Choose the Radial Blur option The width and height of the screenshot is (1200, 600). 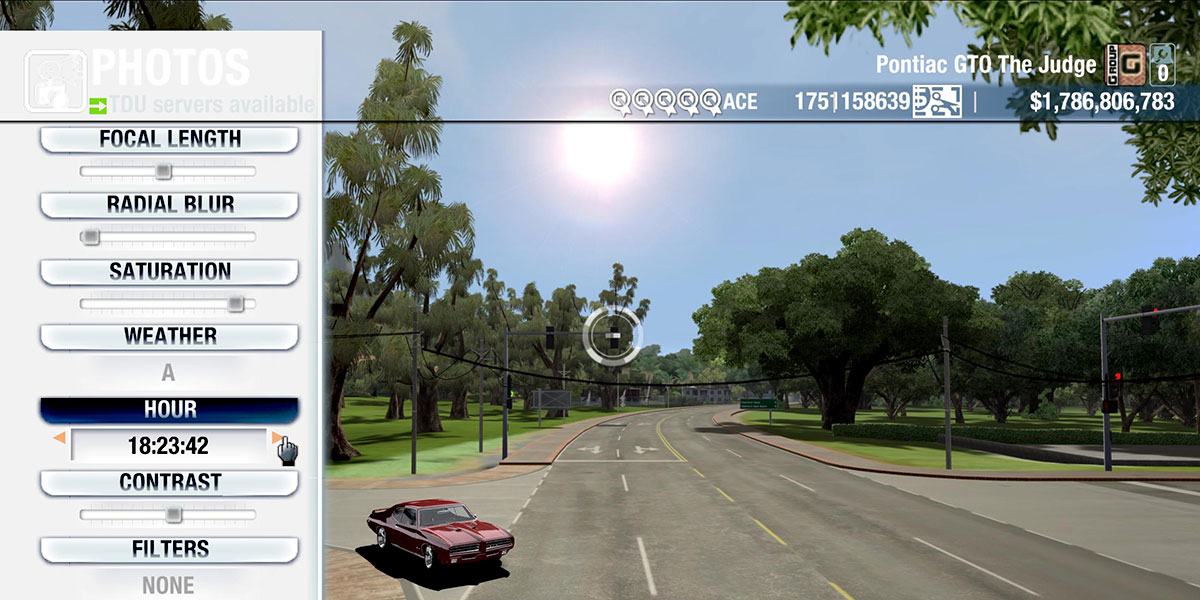[169, 205]
